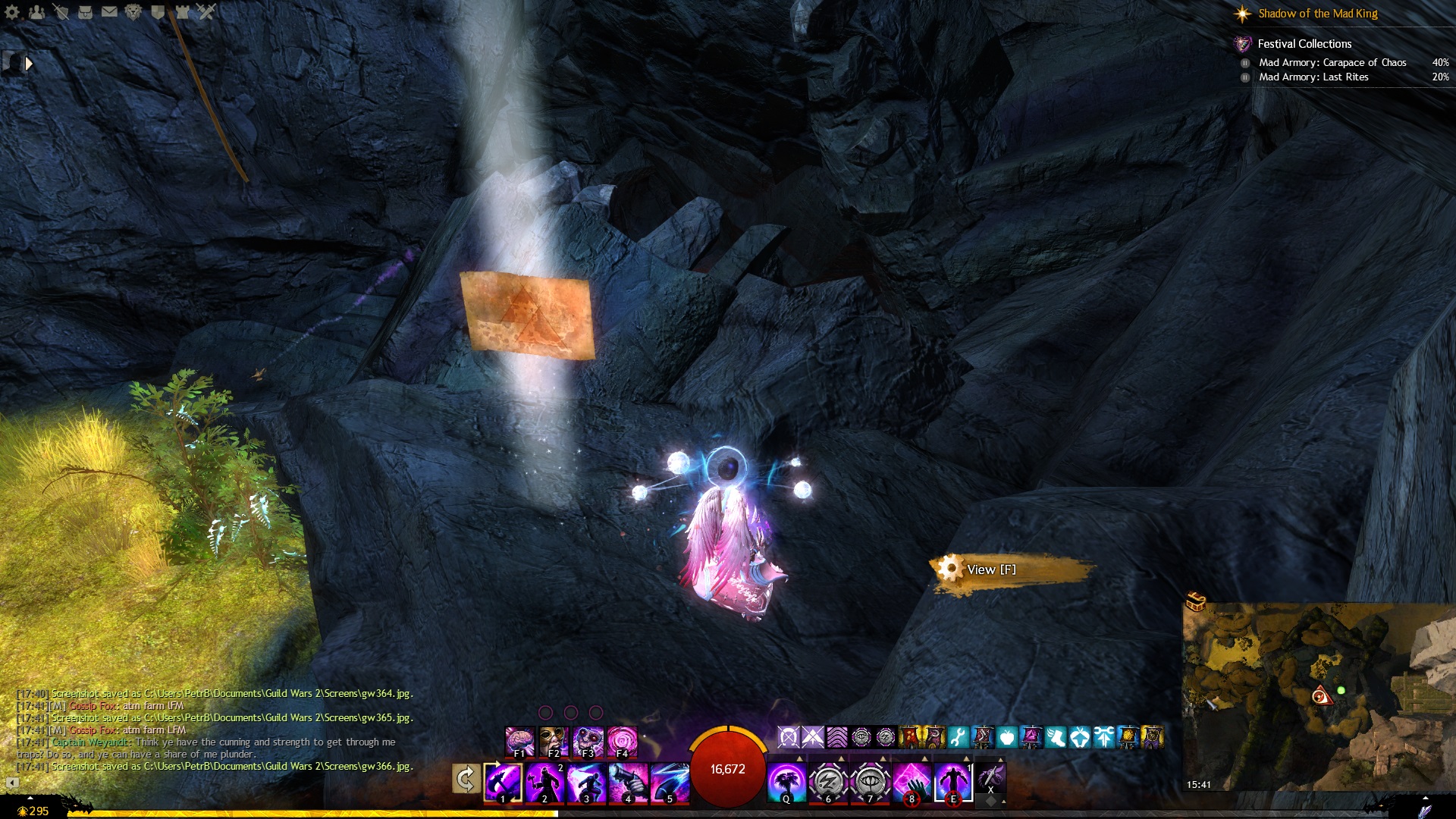Activate the brain shatter skill F1

pyautogui.click(x=520, y=742)
